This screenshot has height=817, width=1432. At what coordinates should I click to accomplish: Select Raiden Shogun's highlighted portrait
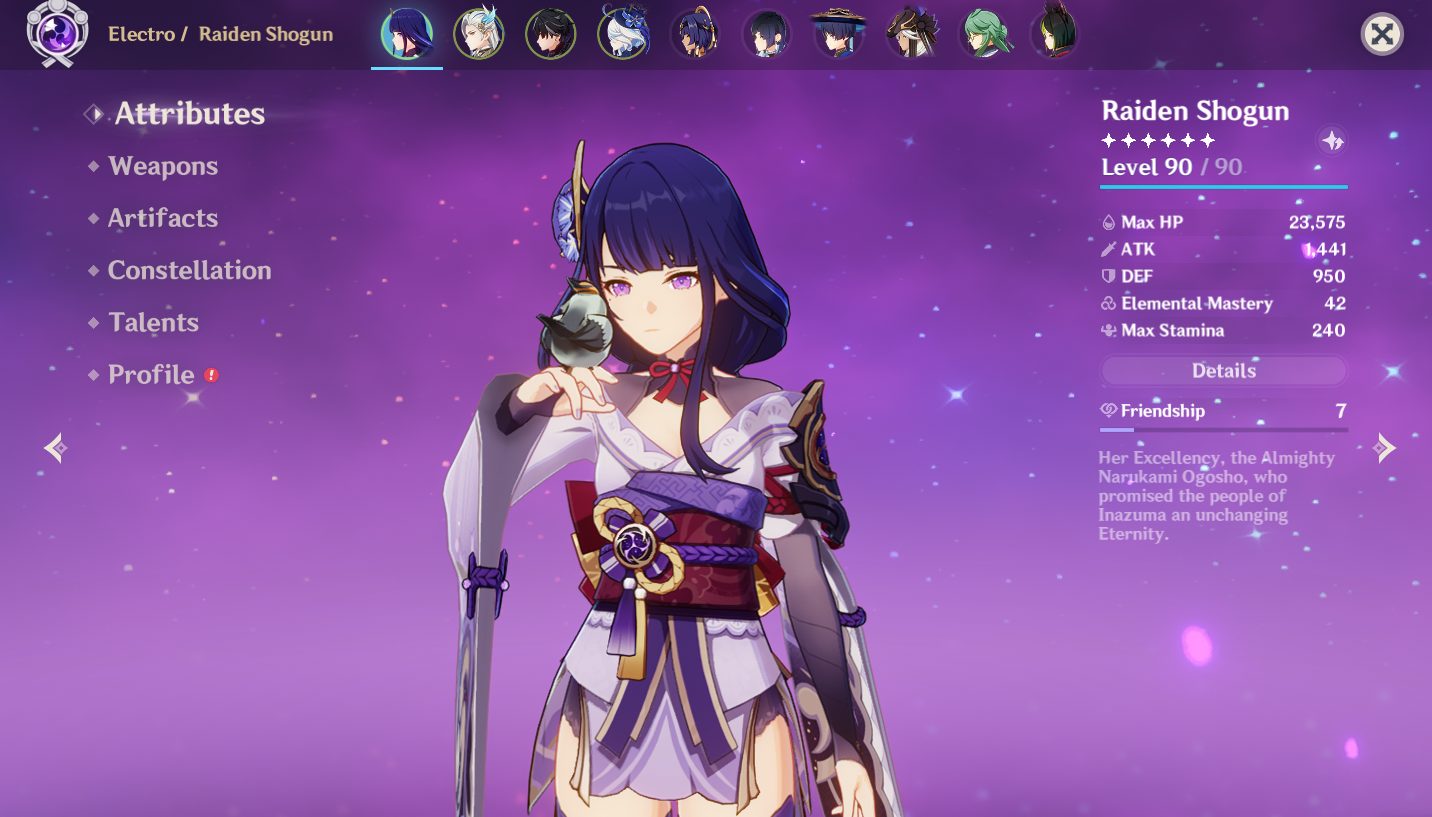(407, 35)
